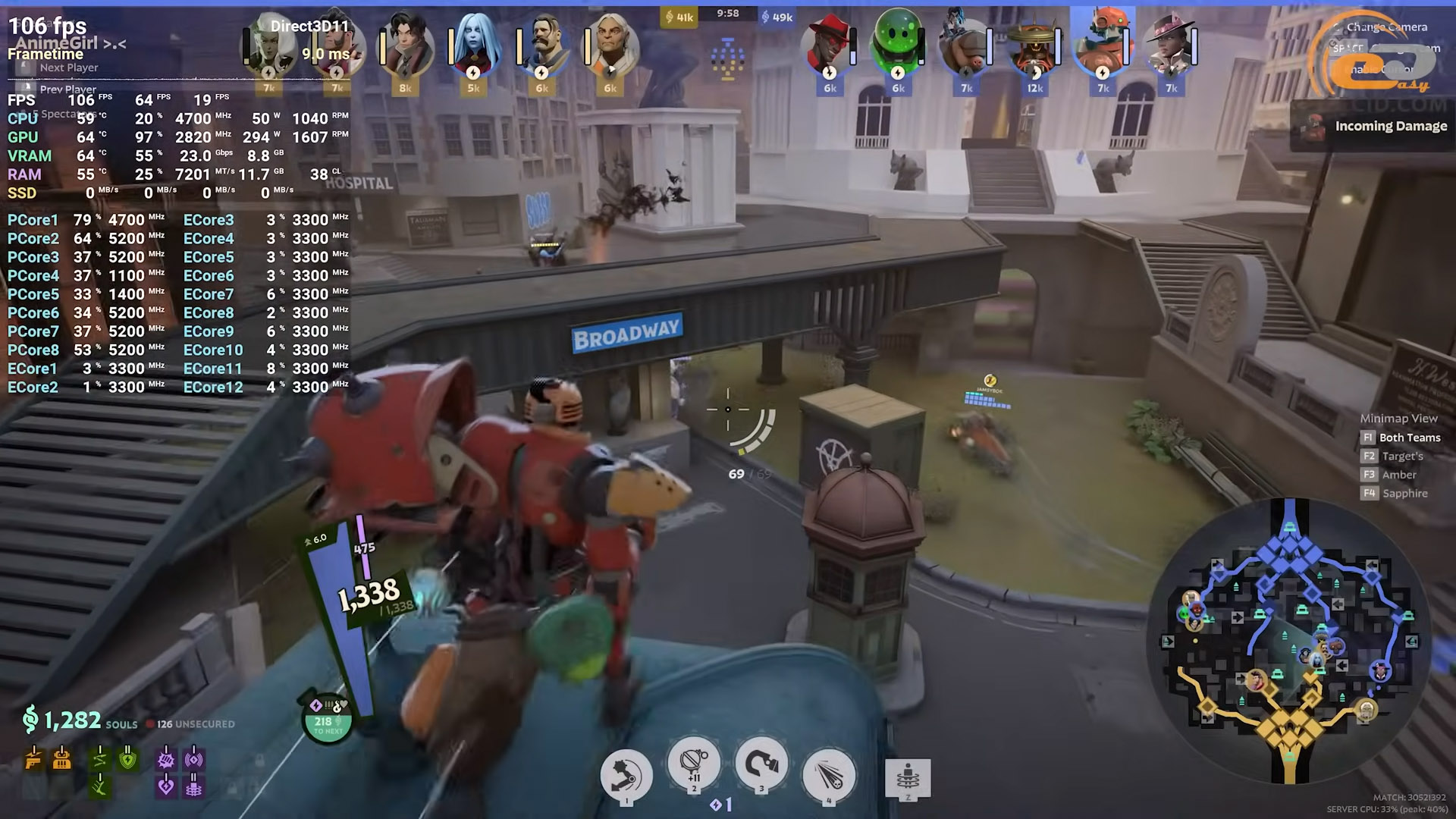Spectate the green slime hero portrait
1456x819 pixels.
pos(898,44)
